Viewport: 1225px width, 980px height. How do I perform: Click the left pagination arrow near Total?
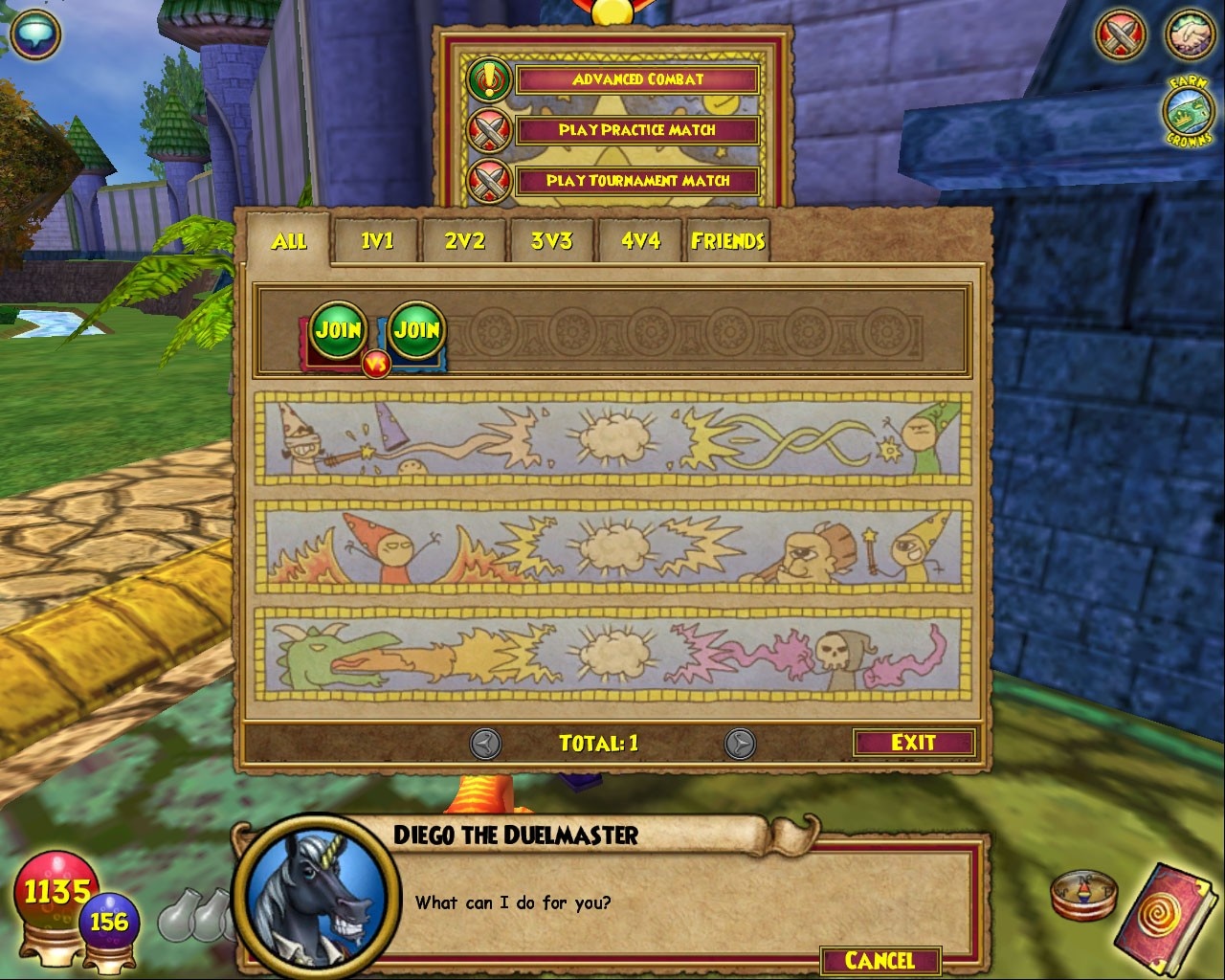(484, 742)
